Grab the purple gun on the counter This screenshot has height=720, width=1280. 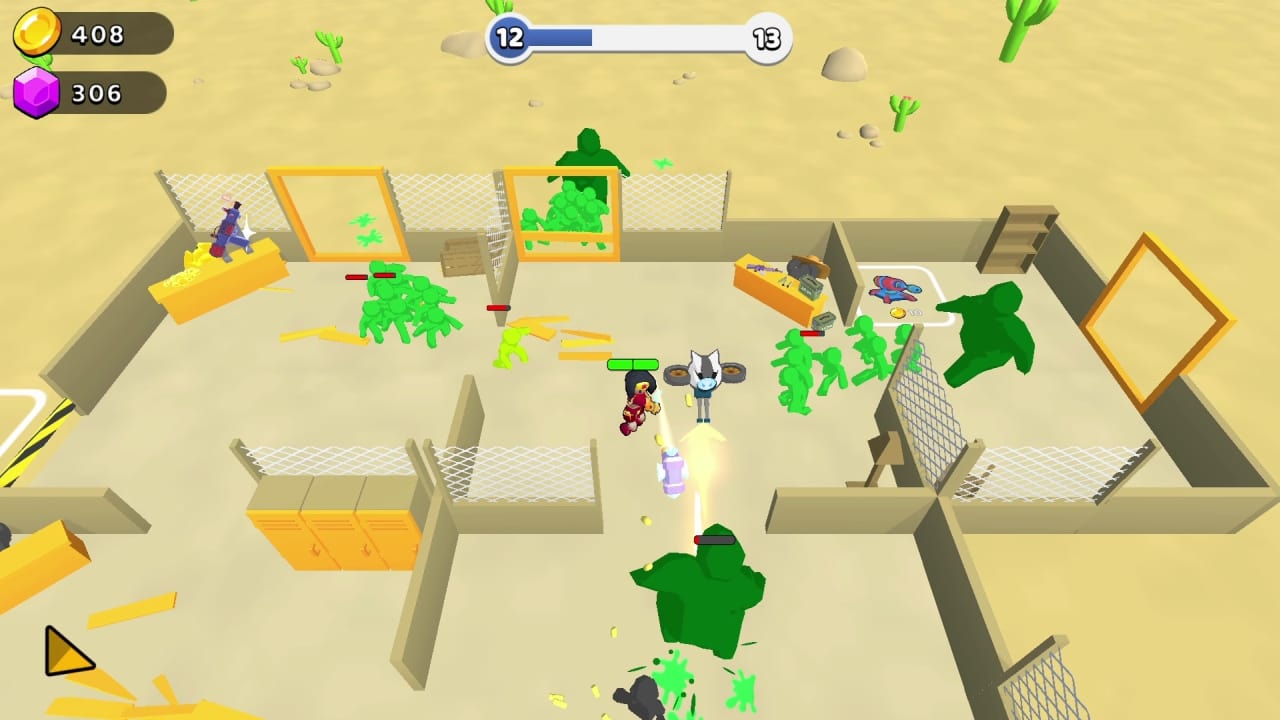pyautogui.click(x=762, y=268)
